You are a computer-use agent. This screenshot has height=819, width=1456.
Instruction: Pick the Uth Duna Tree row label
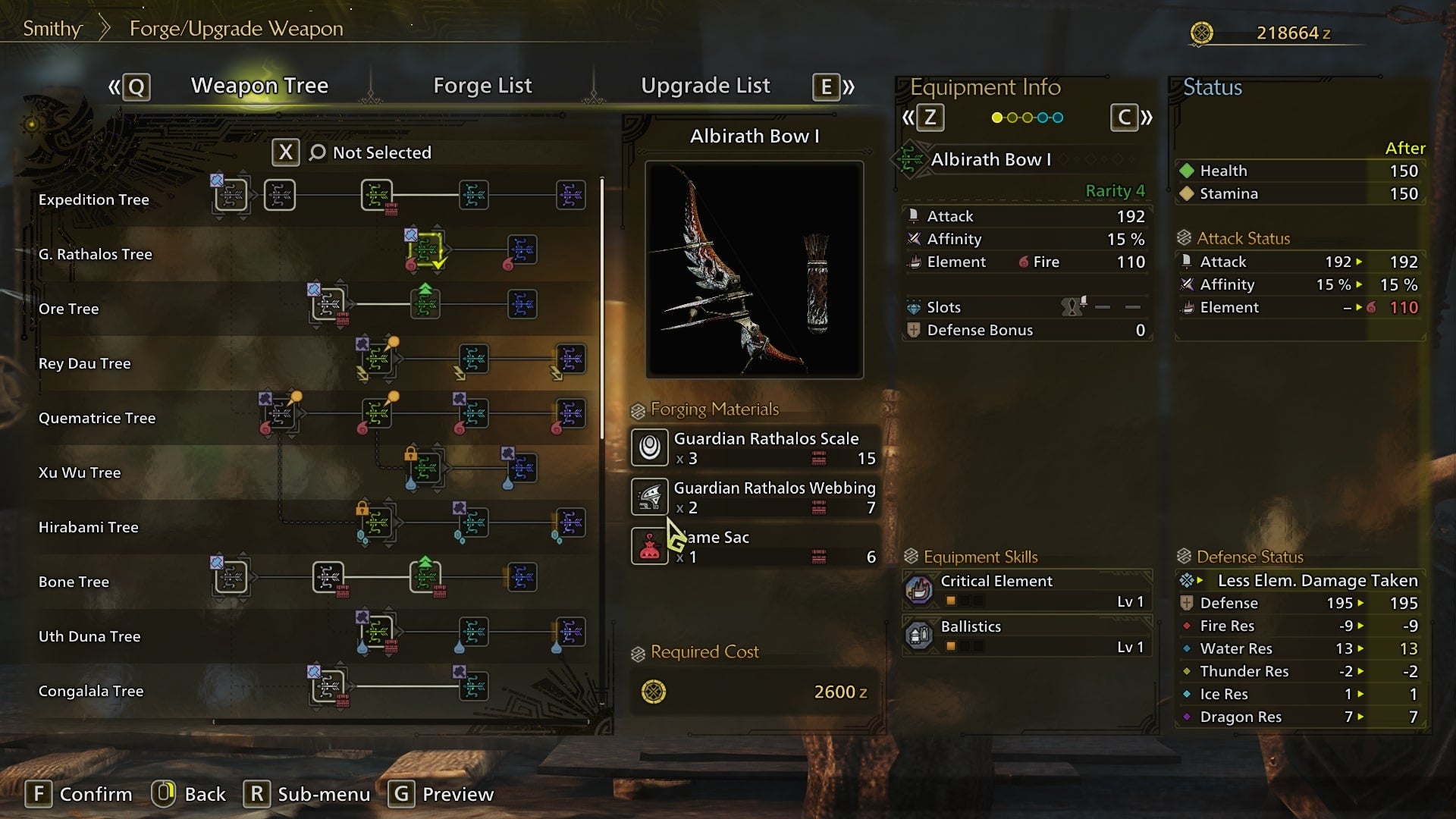pos(89,636)
